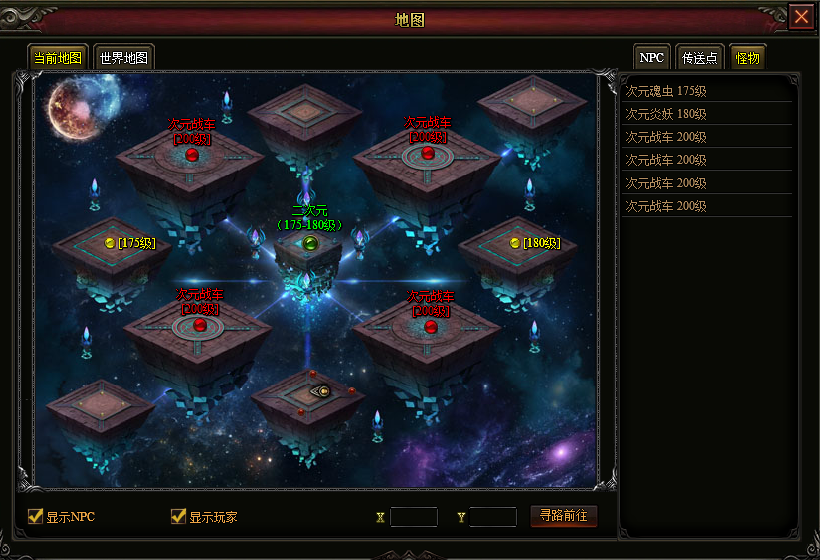Click the 寻路前往 pathfinding button
Viewport: 820px width, 560px height.
click(x=563, y=516)
